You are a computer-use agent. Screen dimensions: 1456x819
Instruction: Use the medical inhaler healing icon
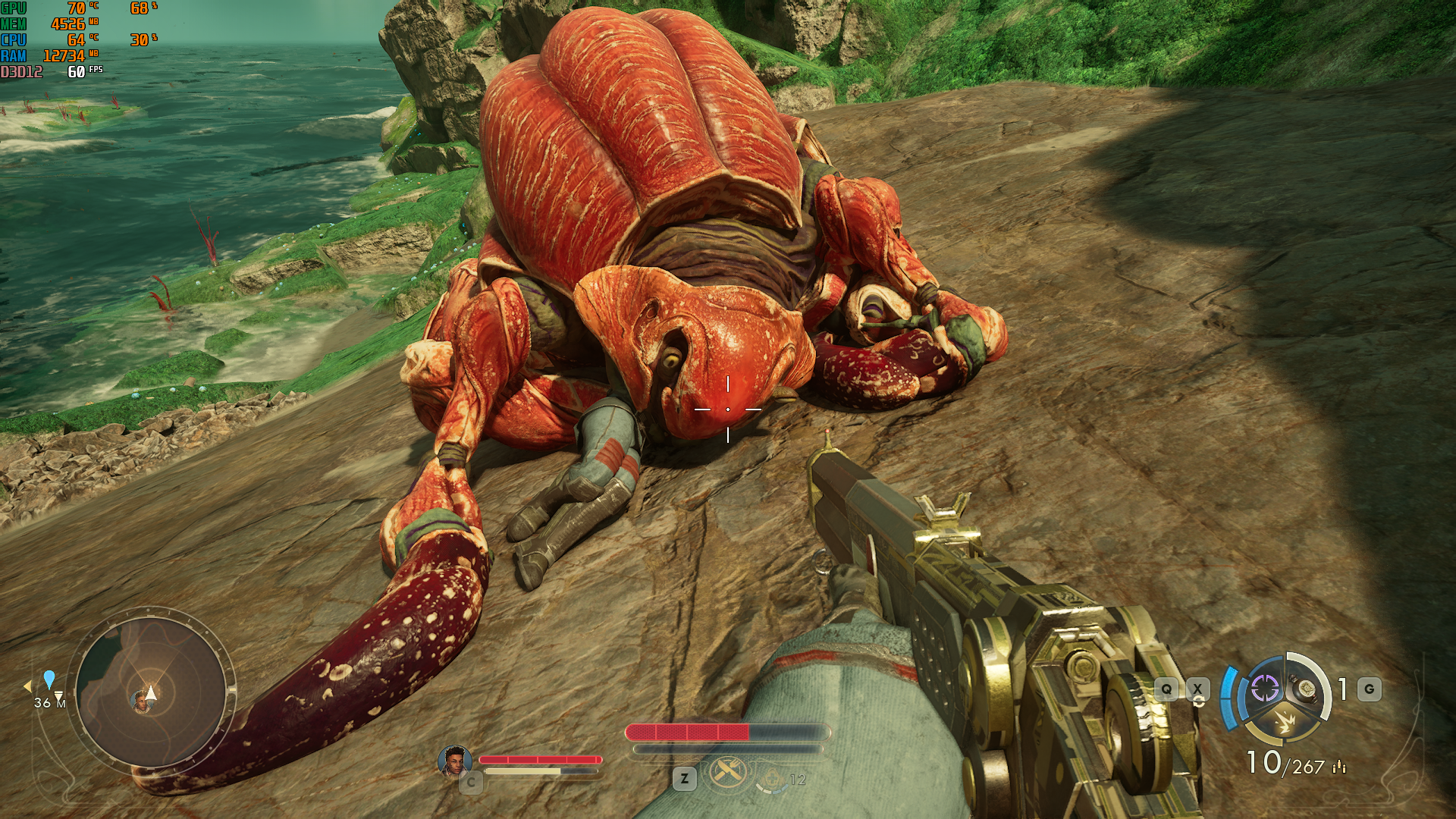[x=771, y=778]
